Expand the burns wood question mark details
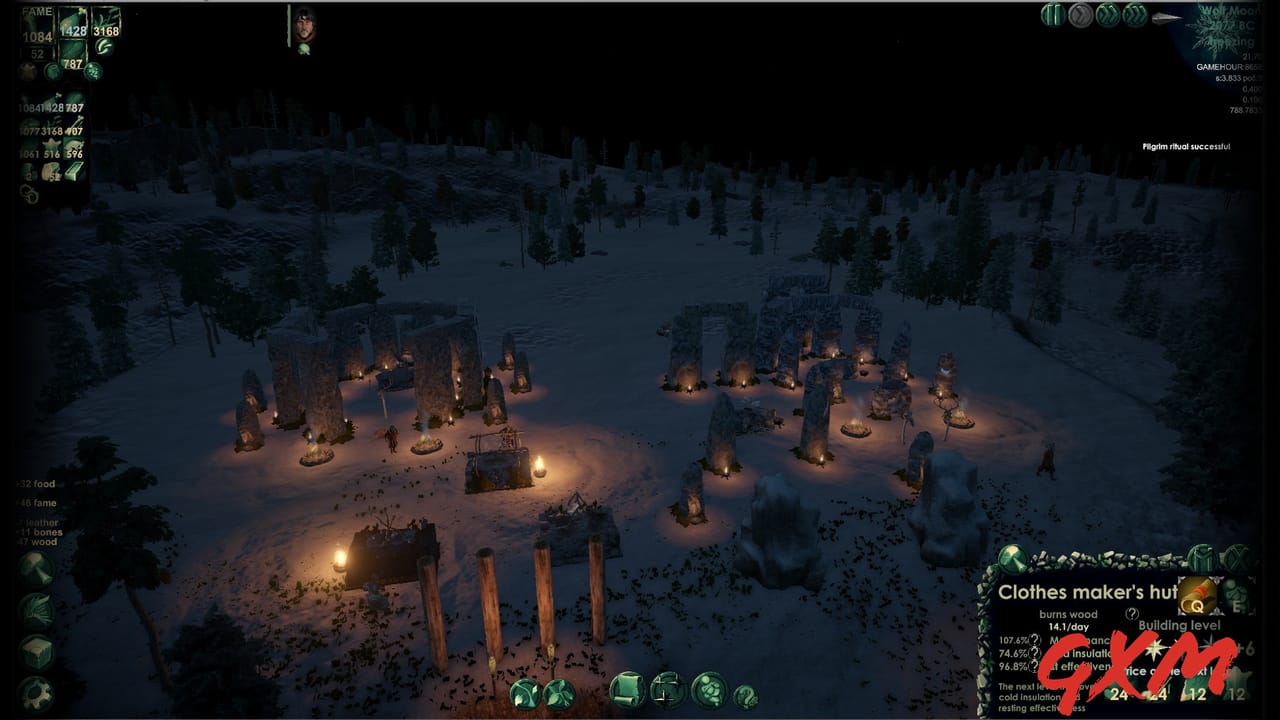Image resolution: width=1280 pixels, height=720 pixels. coord(1132,614)
